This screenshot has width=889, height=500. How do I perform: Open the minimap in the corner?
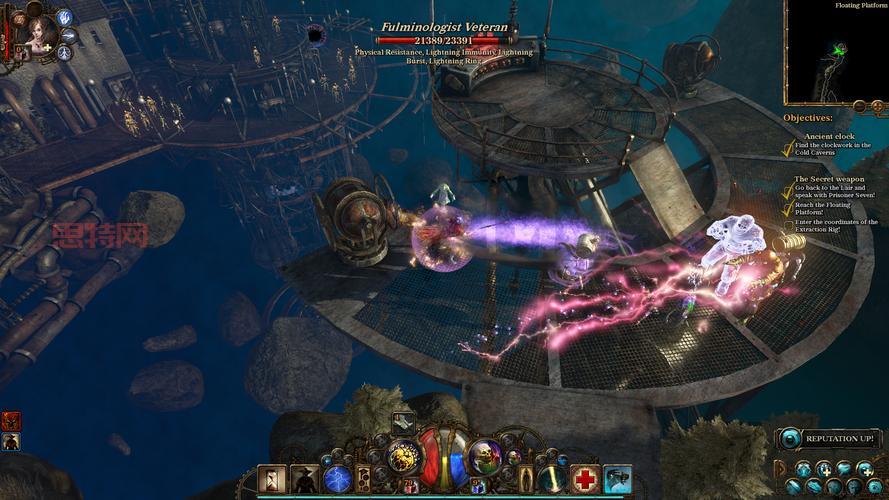[x=836, y=54]
